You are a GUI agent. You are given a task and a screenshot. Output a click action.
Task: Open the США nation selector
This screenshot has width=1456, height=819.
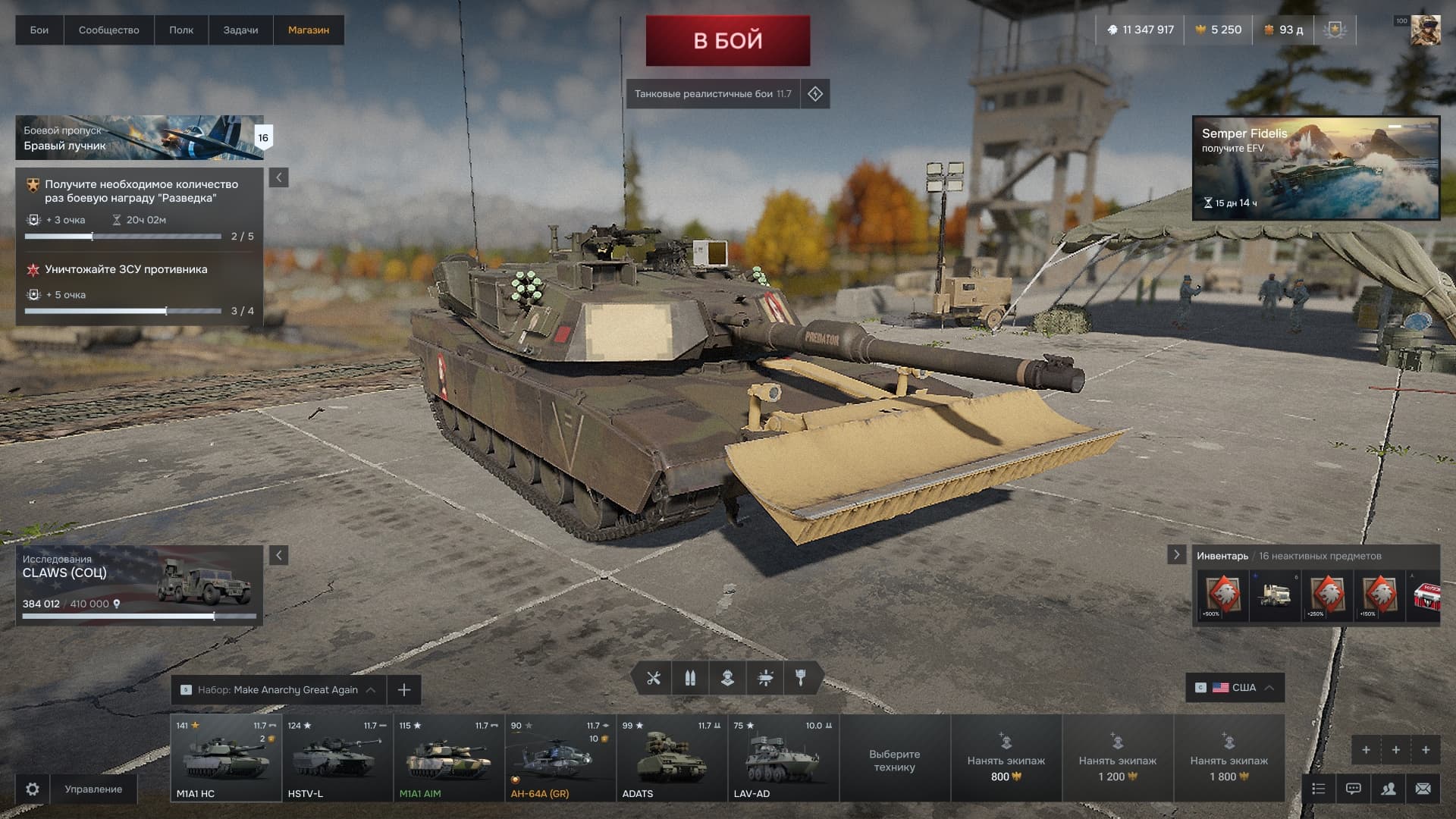pyautogui.click(x=1235, y=688)
